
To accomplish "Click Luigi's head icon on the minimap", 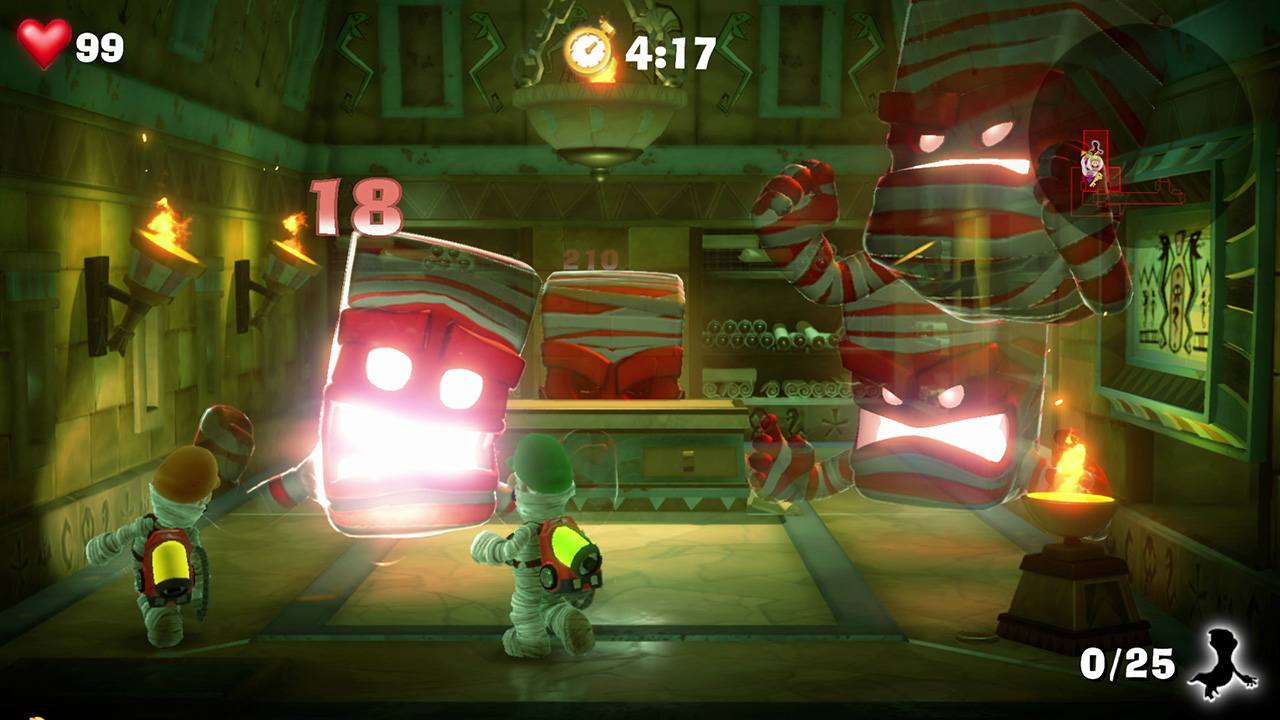I will tap(1093, 164).
